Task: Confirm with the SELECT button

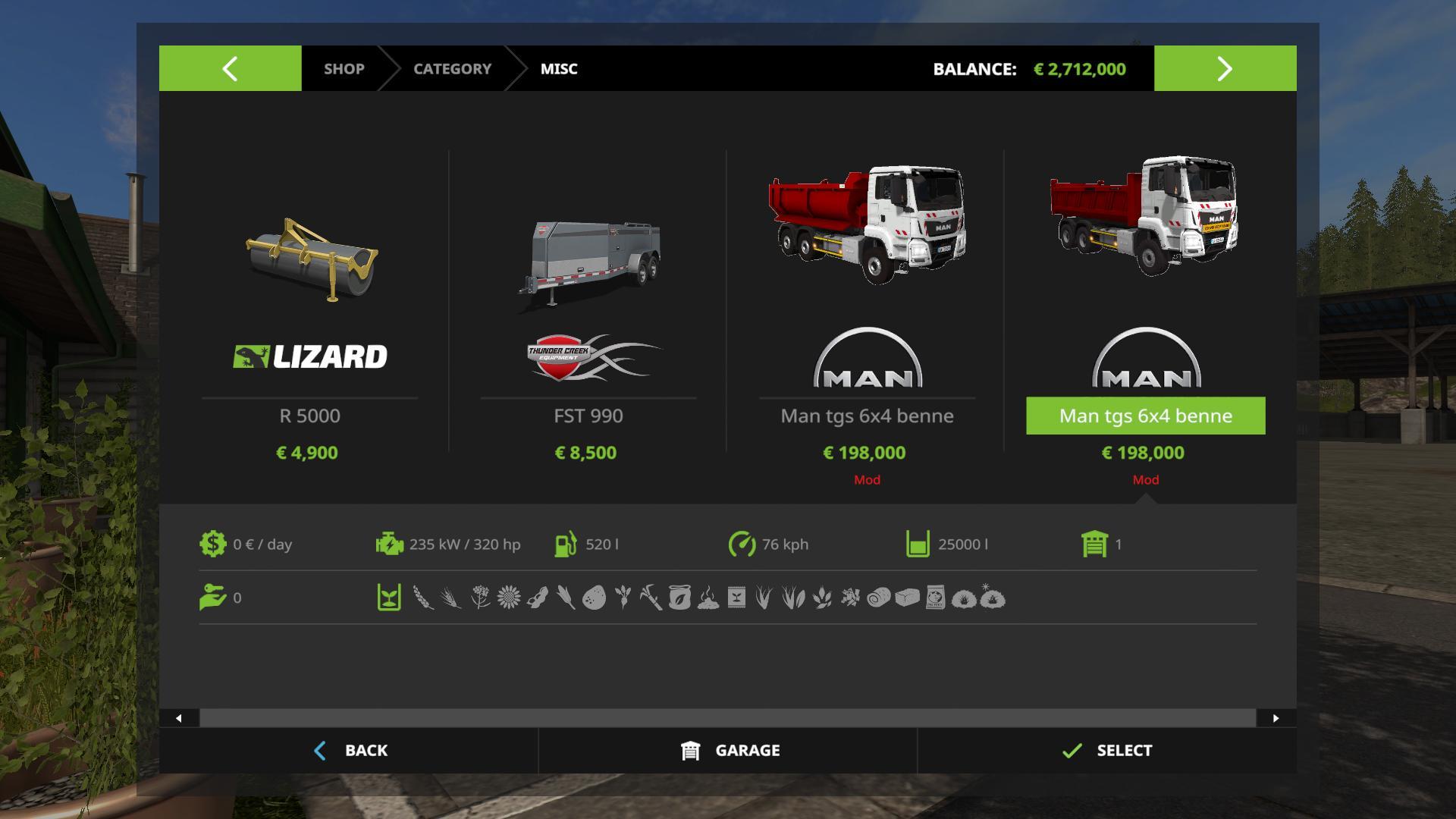Action: pyautogui.click(x=1107, y=750)
